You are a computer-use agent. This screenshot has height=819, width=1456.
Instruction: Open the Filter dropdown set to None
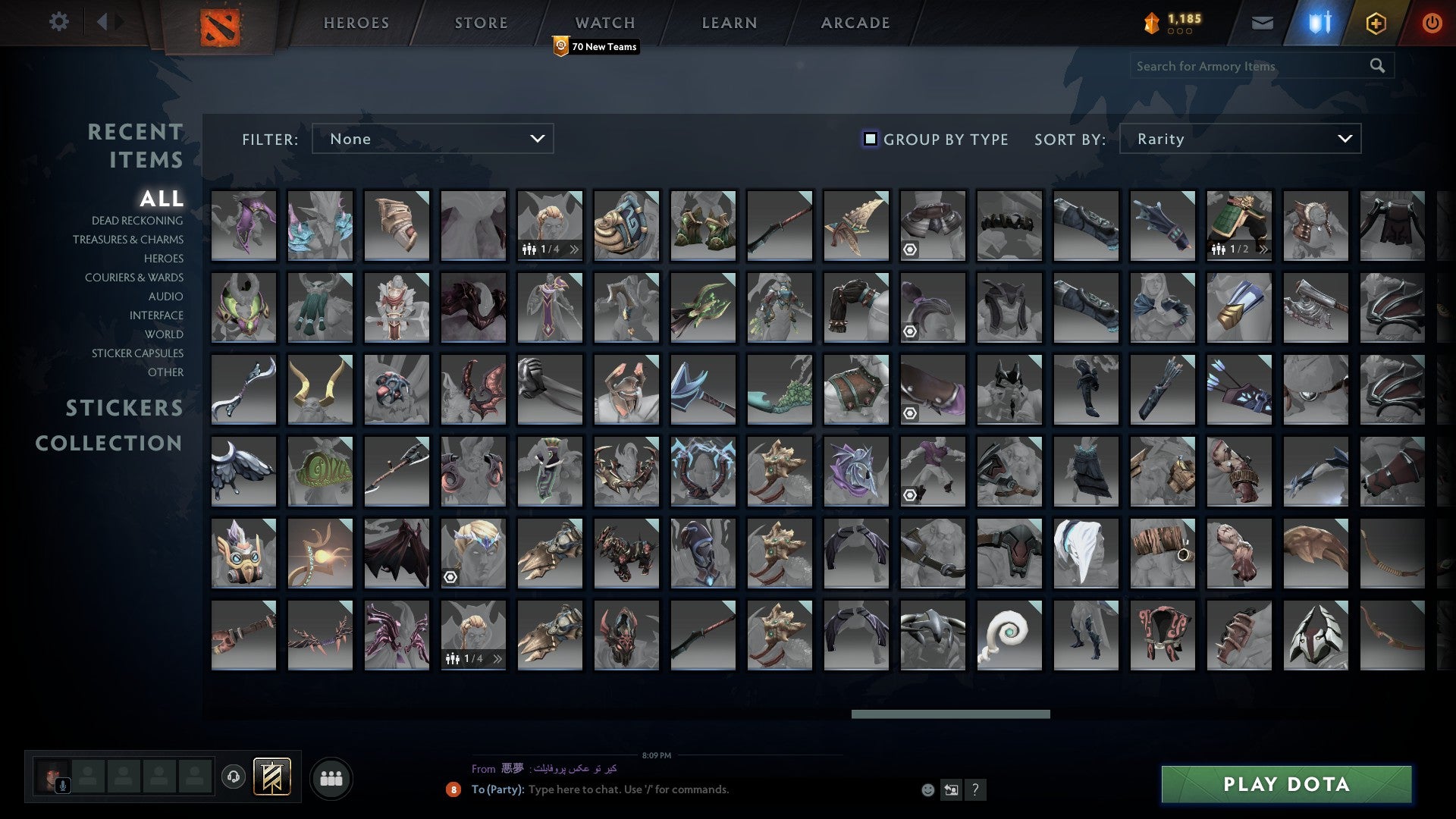(432, 139)
